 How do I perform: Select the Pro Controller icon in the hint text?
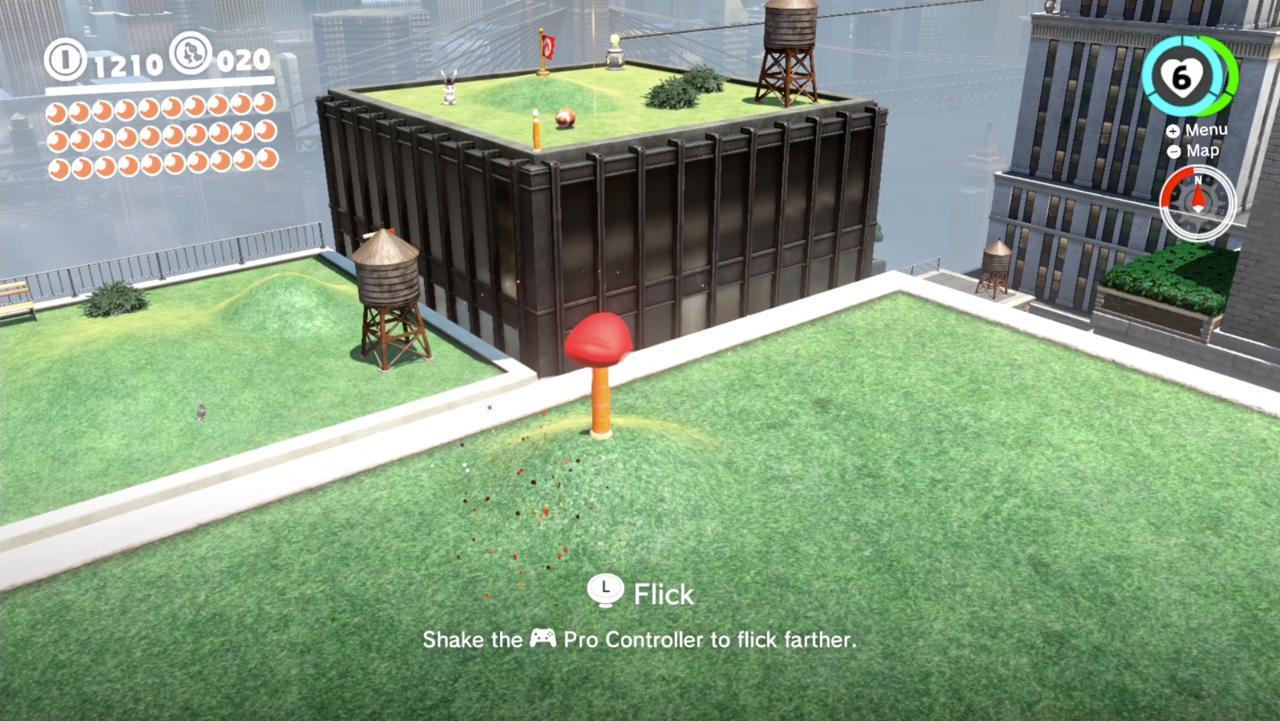544,640
